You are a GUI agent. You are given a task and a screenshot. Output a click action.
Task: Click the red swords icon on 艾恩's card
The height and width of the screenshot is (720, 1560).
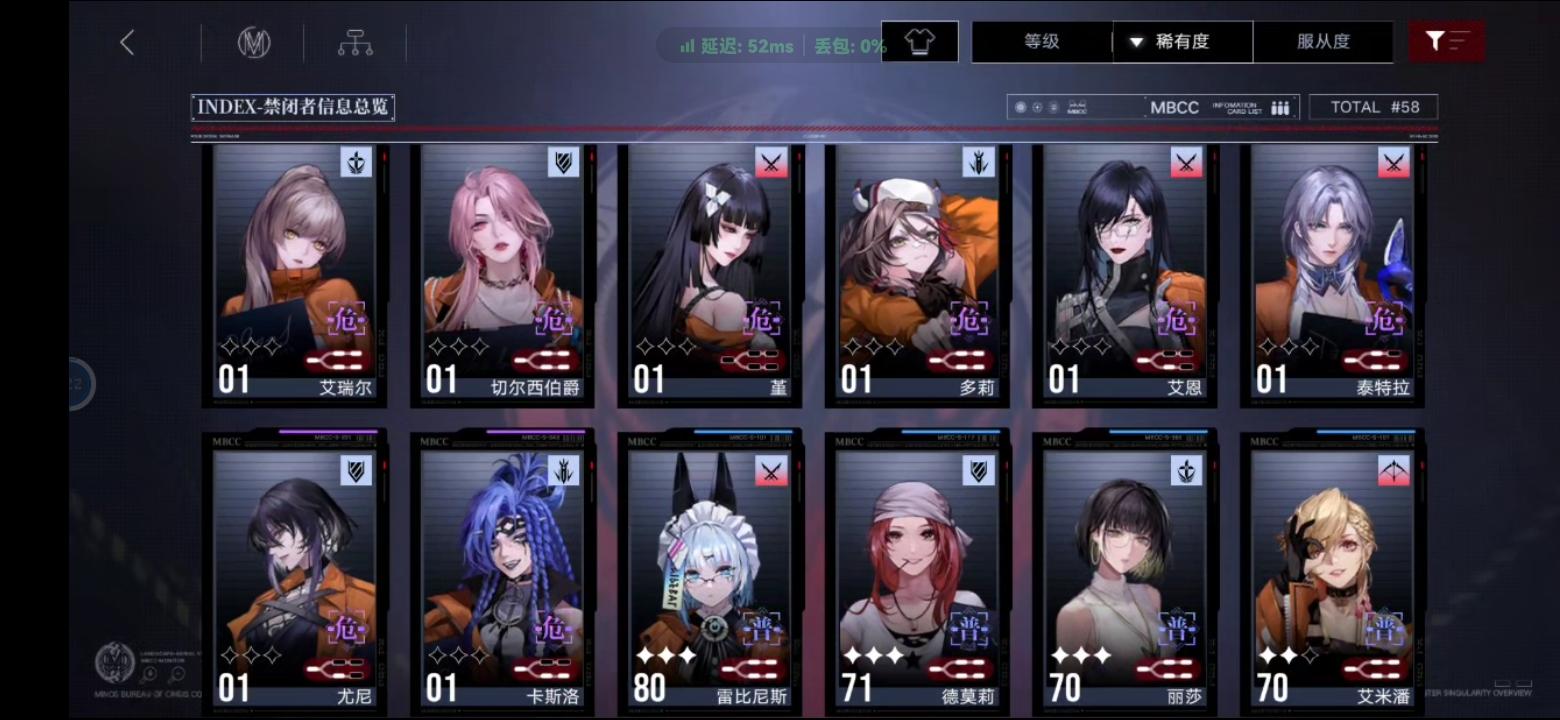click(x=1188, y=163)
